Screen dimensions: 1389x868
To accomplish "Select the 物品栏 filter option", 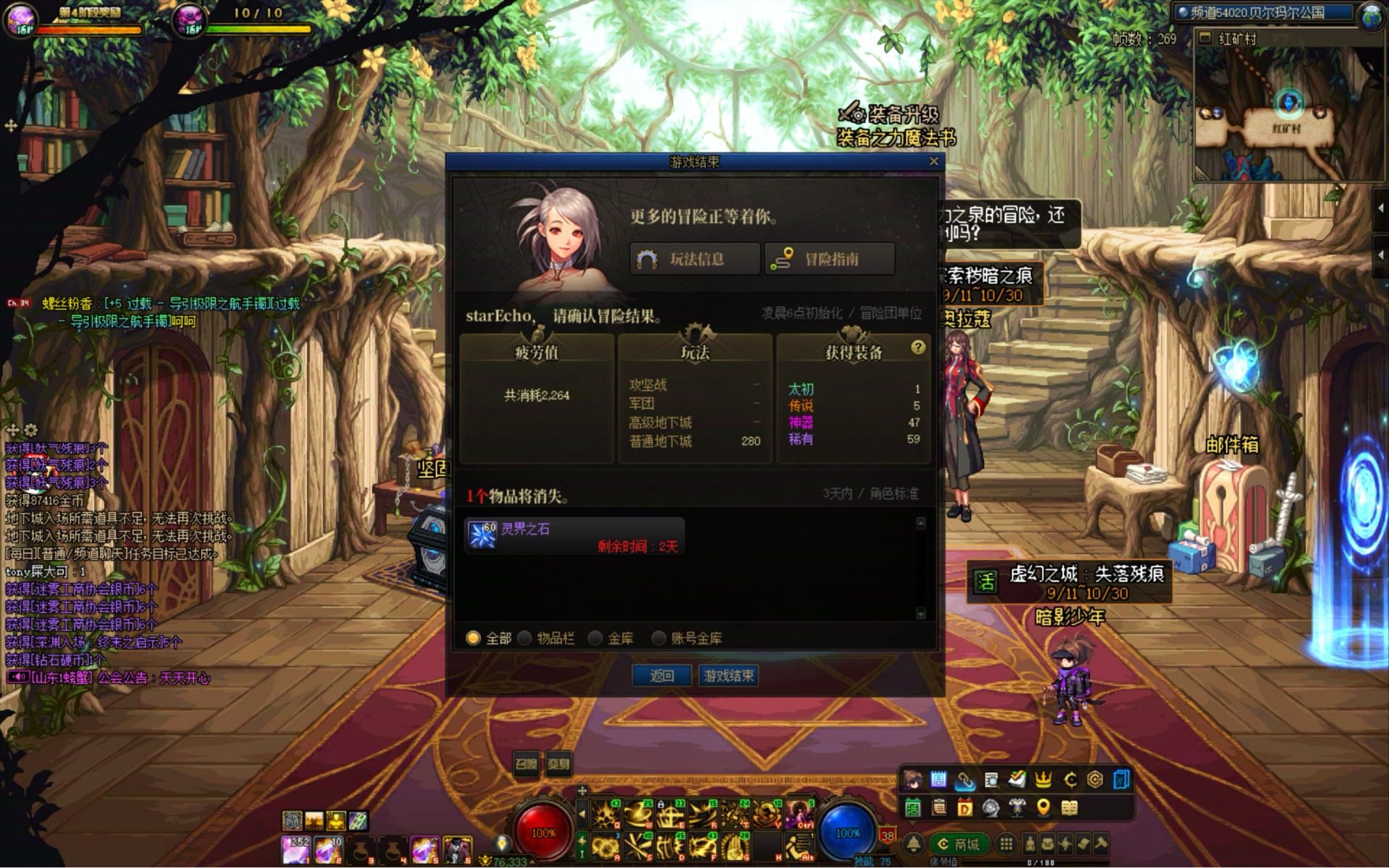I will click(524, 638).
